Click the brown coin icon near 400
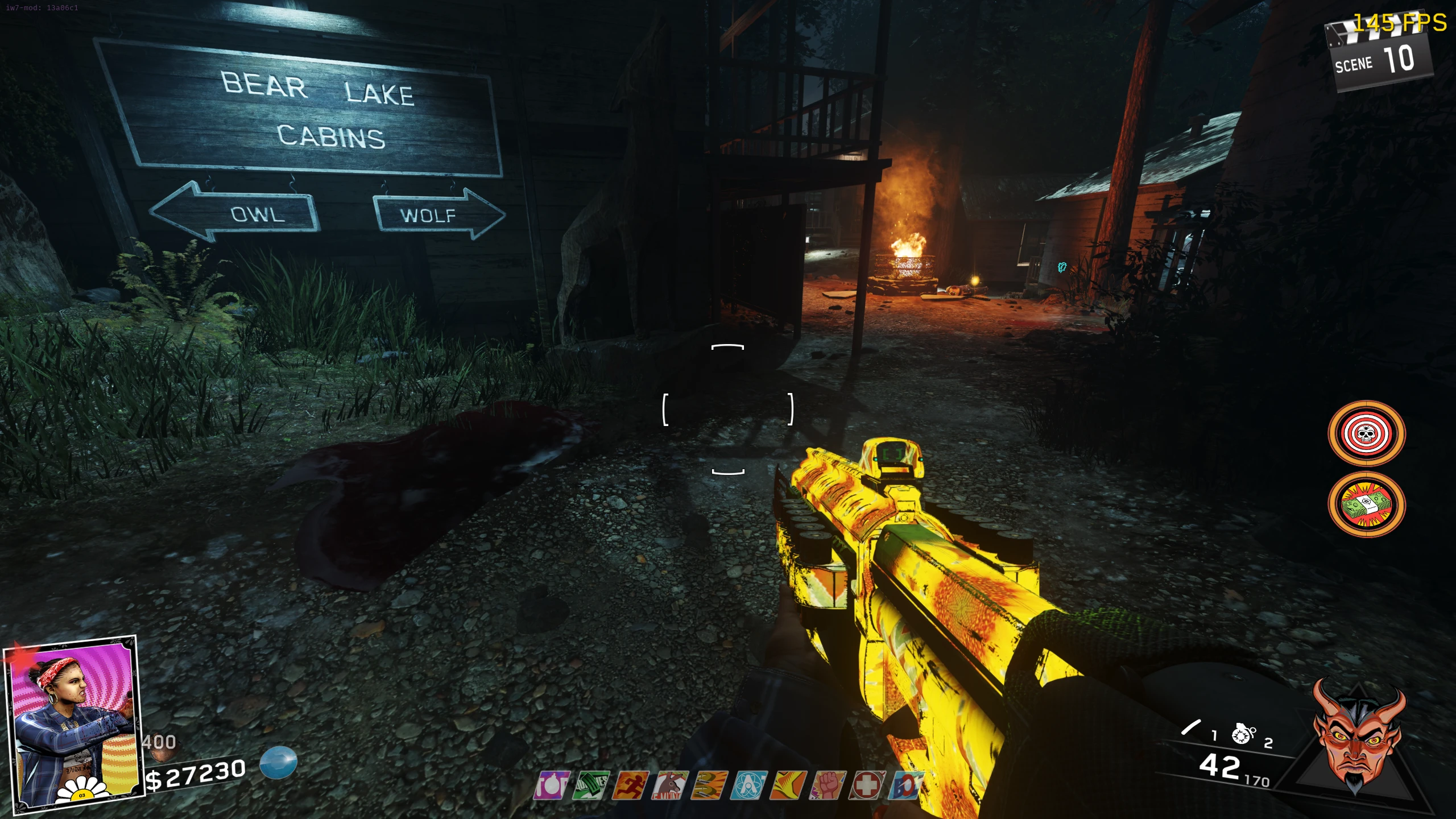This screenshot has width=1456, height=819. click(156, 756)
